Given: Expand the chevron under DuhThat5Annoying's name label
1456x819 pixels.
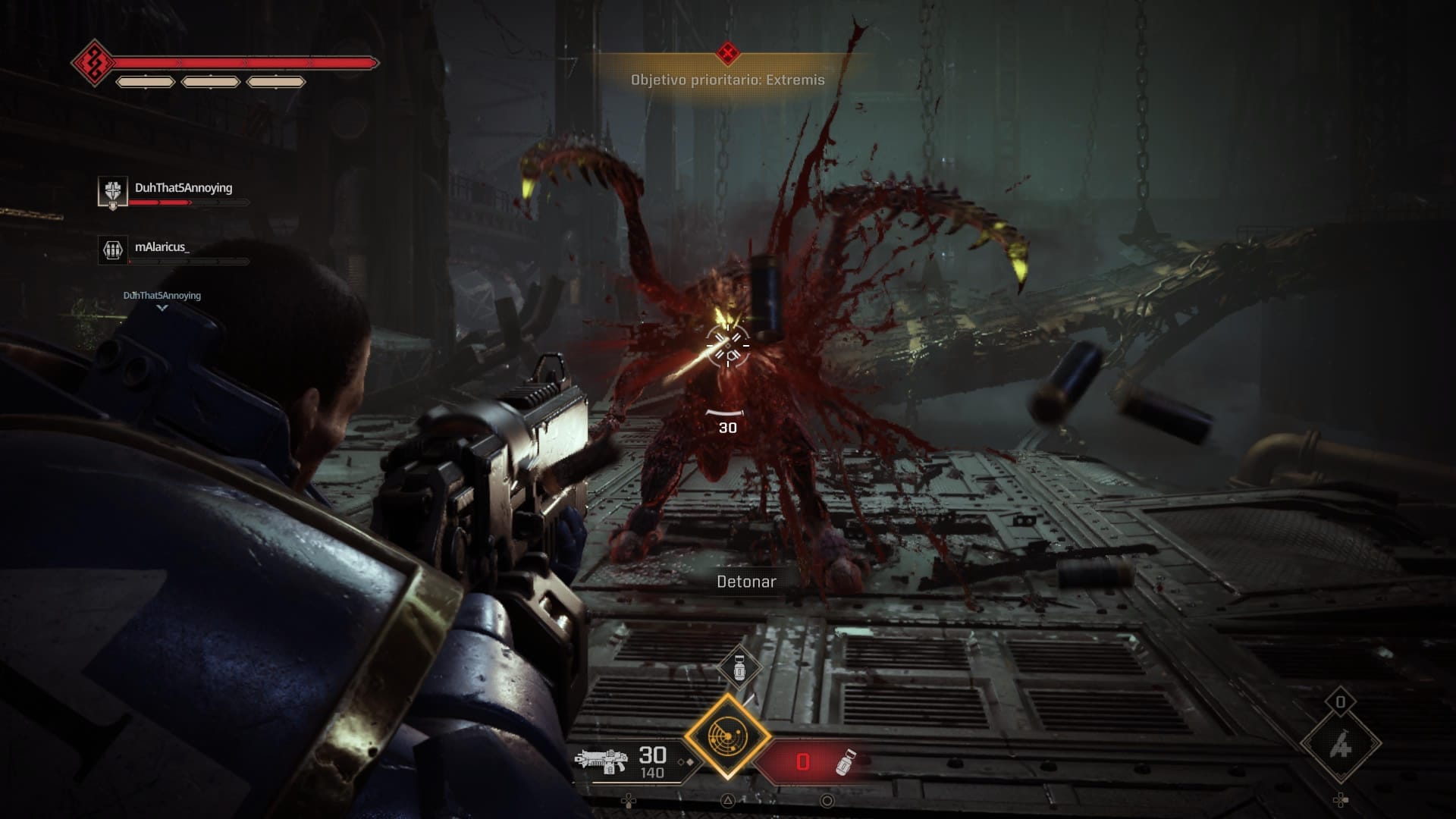Looking at the screenshot, I should click(162, 309).
